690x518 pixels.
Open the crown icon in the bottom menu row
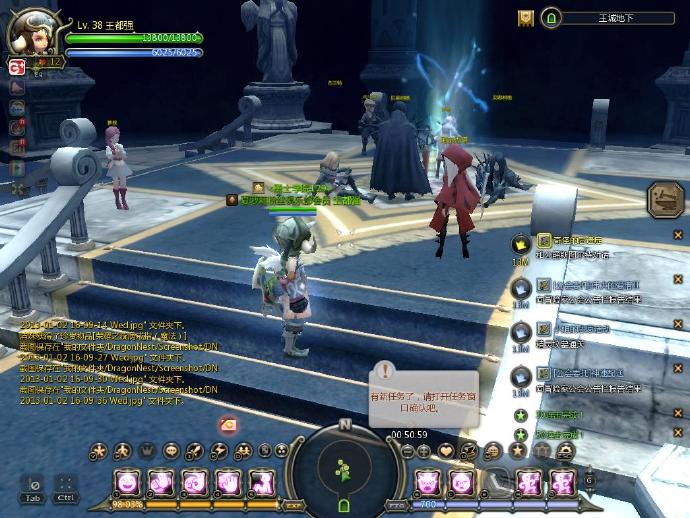coord(148,451)
